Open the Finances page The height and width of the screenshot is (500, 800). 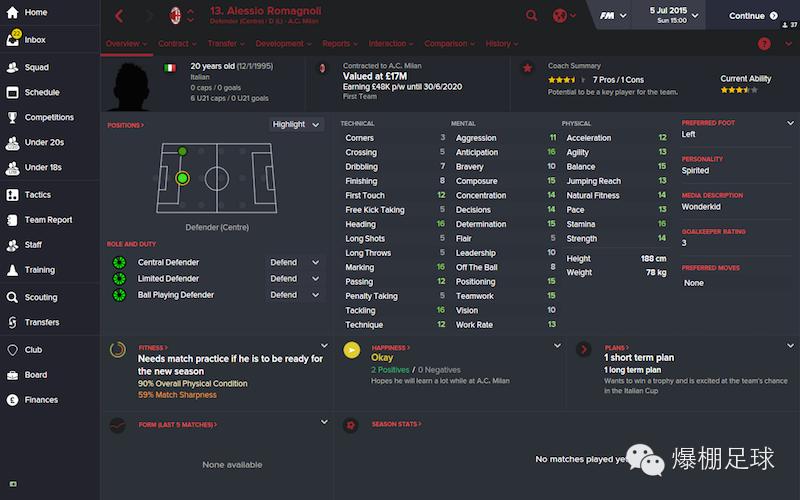[41, 400]
